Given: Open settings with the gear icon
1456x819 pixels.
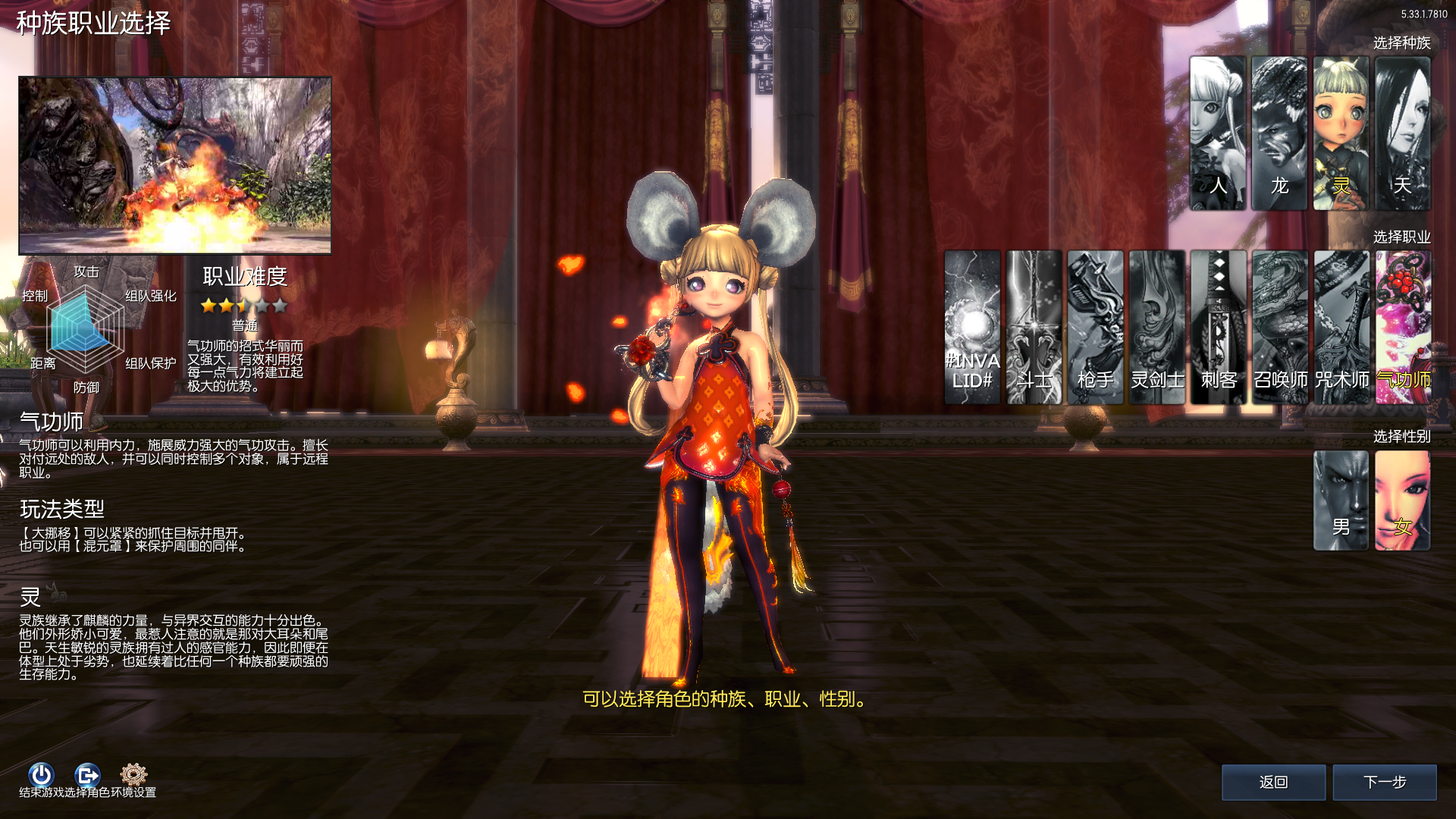Looking at the screenshot, I should coord(133,774).
